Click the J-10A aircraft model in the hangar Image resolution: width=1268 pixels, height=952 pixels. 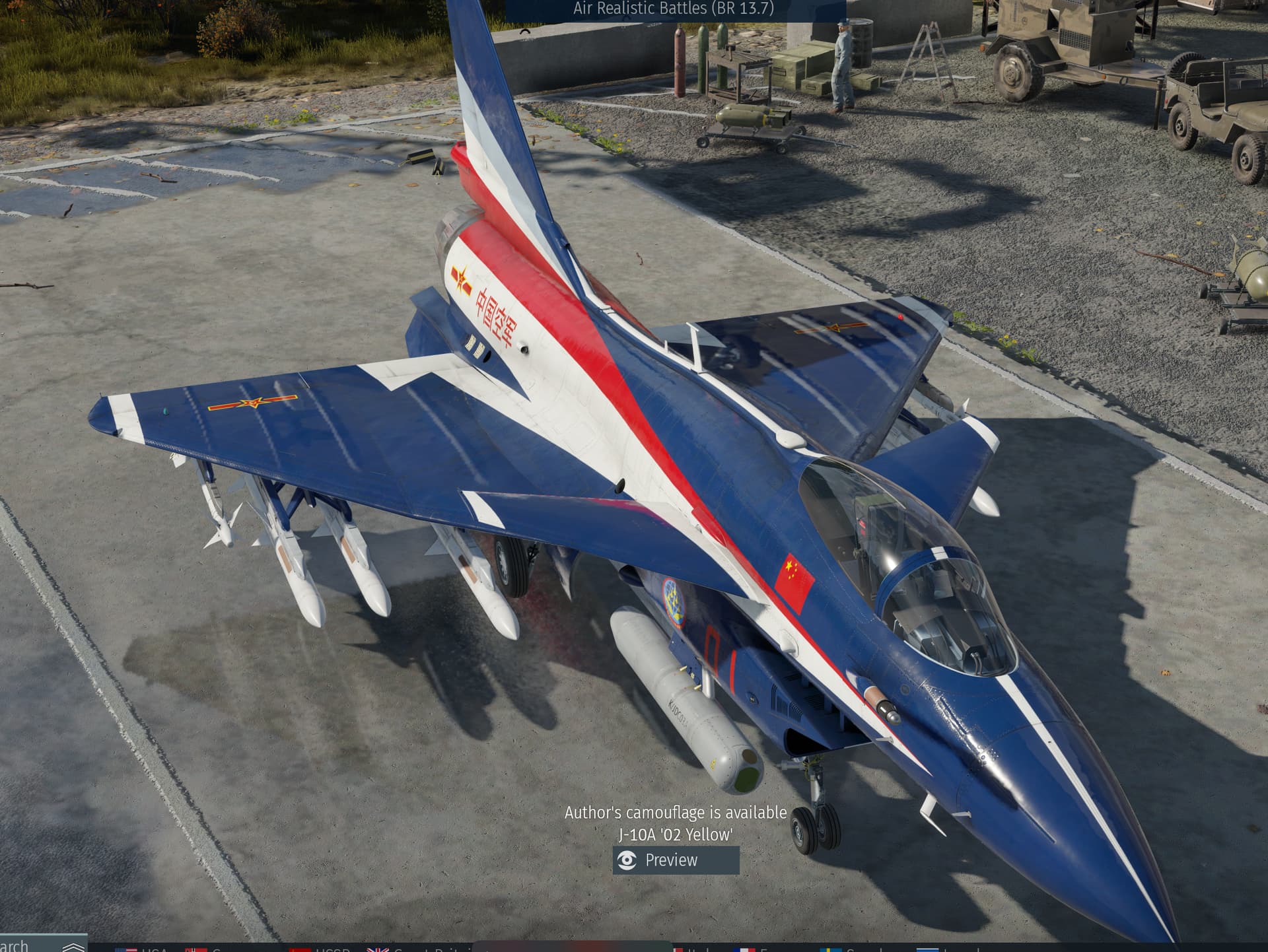point(660,495)
